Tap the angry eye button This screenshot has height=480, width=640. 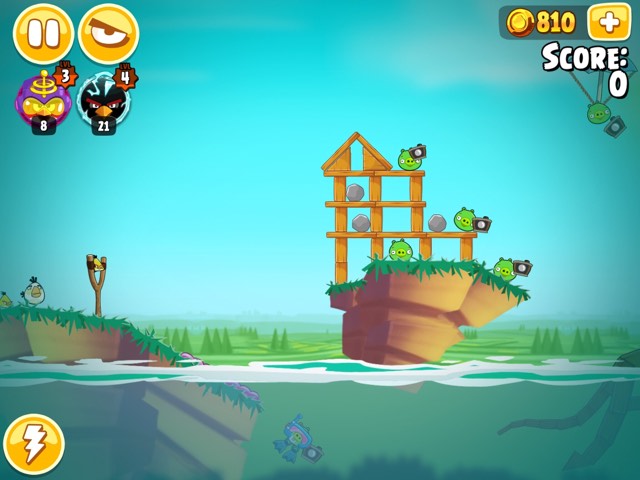pyautogui.click(x=108, y=34)
